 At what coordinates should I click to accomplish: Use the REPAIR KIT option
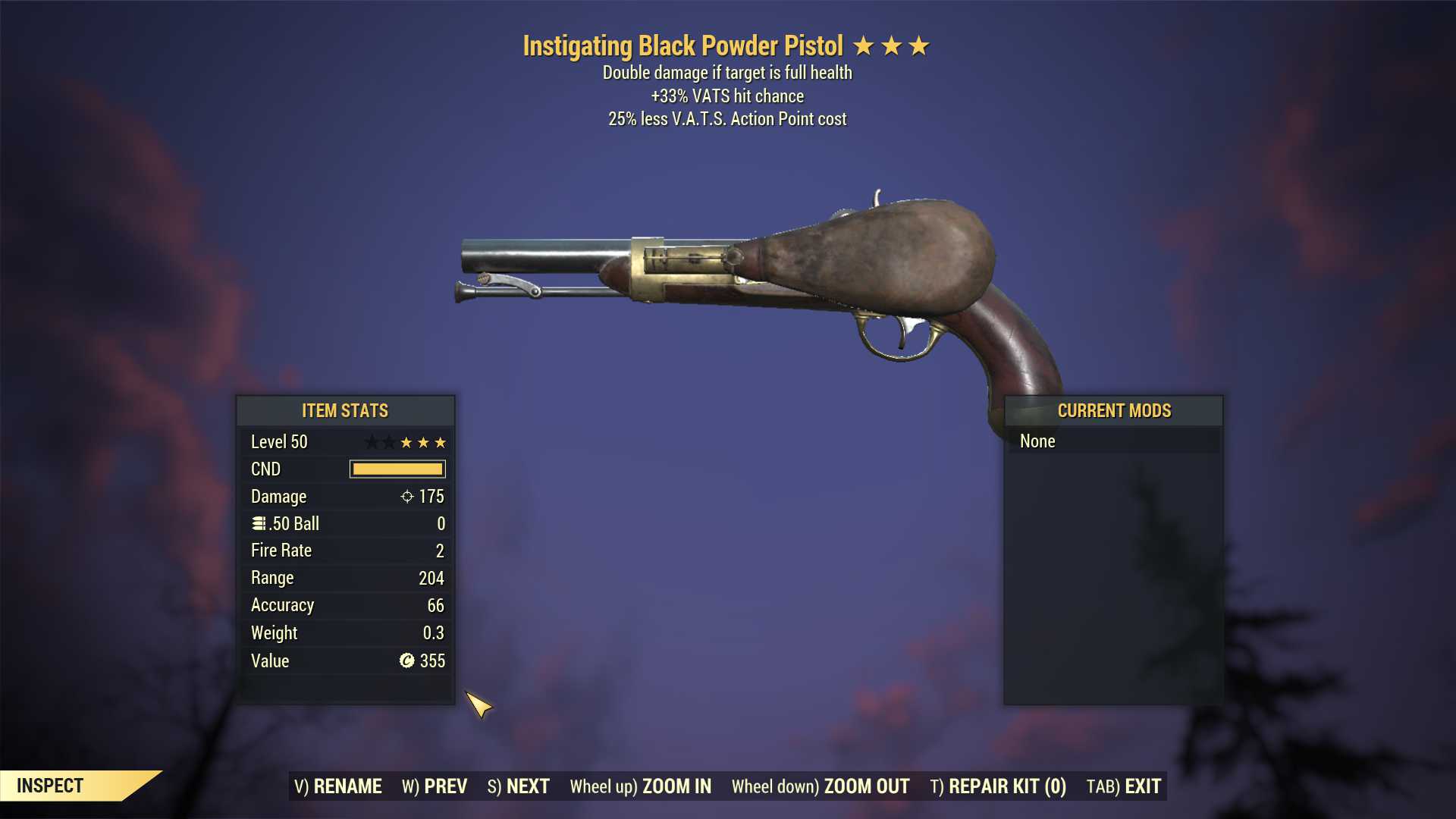click(x=998, y=786)
